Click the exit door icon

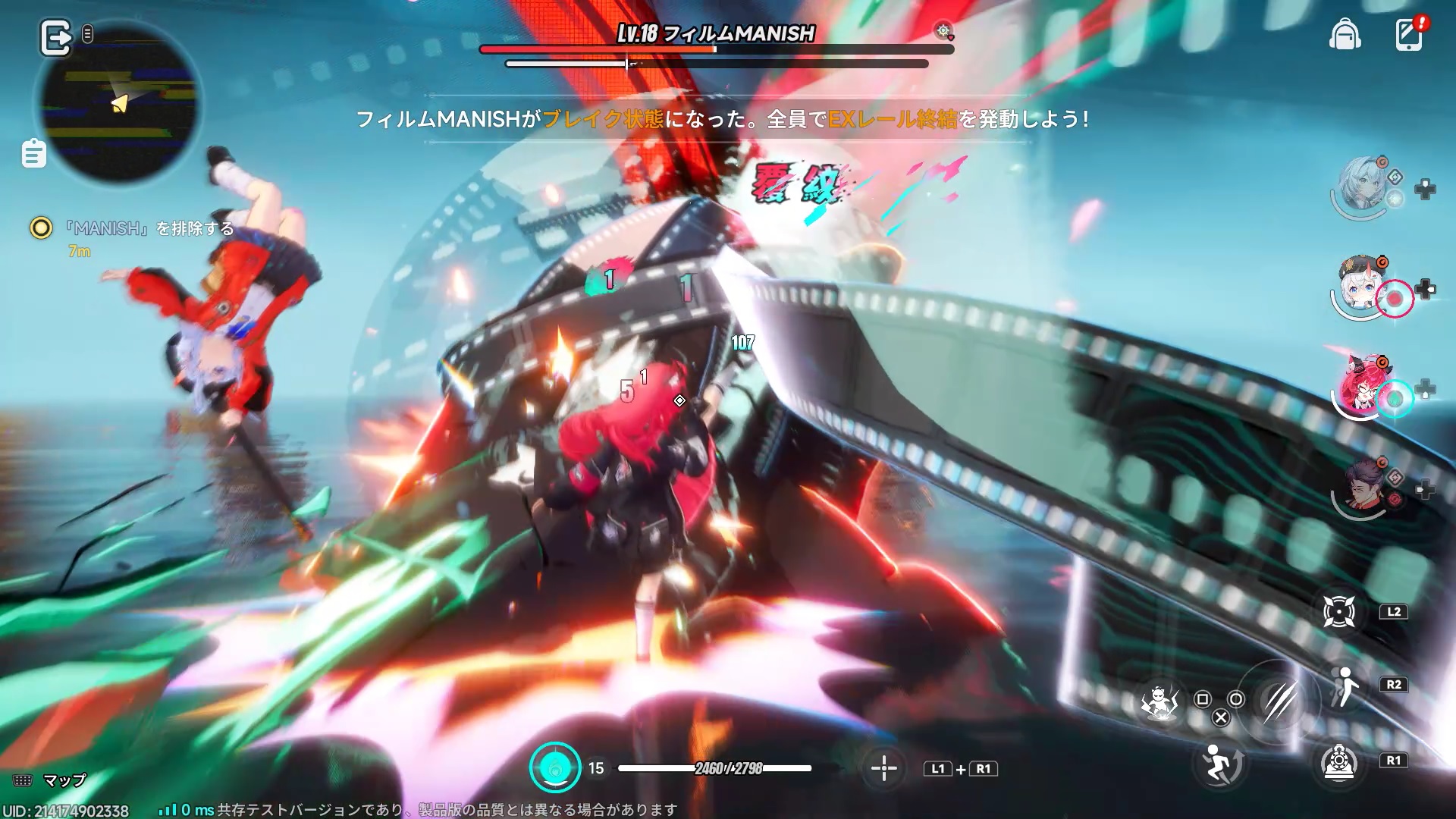point(55,38)
